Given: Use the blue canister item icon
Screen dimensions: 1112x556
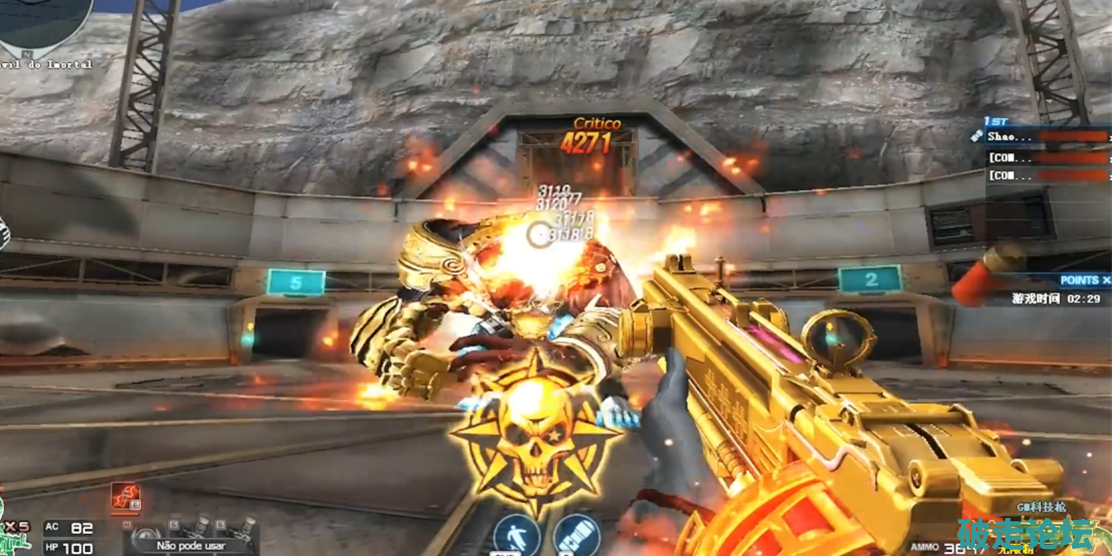Looking at the screenshot, I should click(x=571, y=535).
